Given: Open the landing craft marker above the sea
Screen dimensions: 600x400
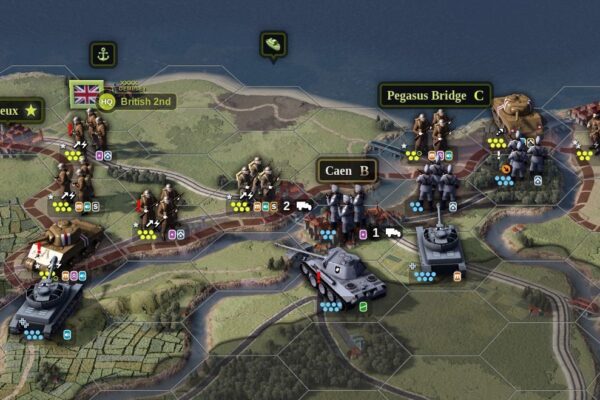Looking at the screenshot, I should [273, 45].
